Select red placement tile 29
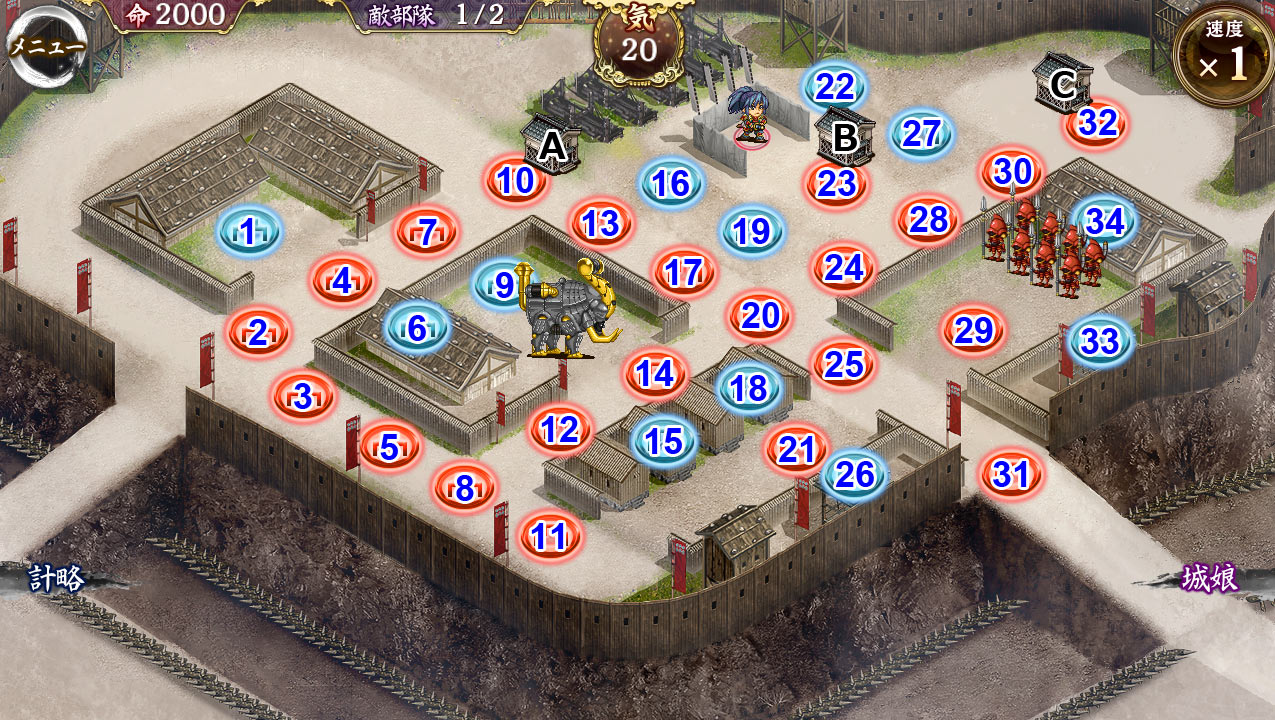 [x=973, y=330]
